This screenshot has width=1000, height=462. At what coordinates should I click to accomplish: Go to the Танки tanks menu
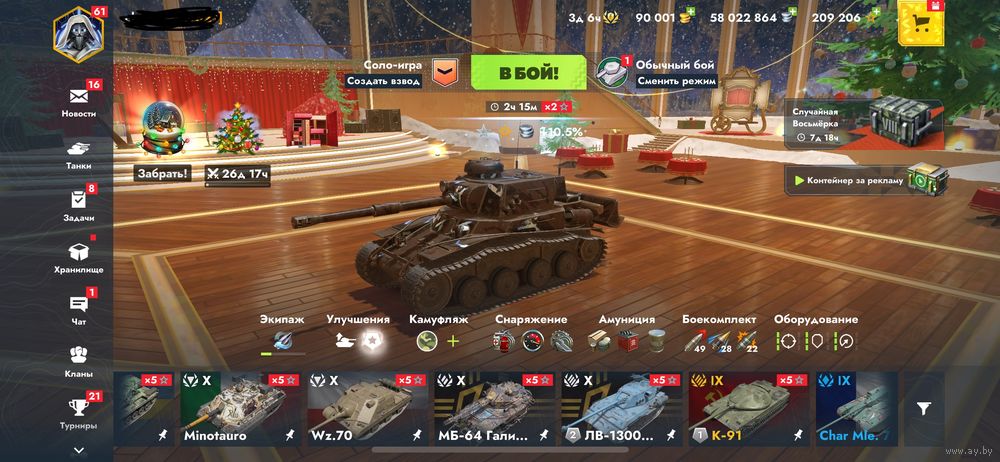pyautogui.click(x=79, y=151)
